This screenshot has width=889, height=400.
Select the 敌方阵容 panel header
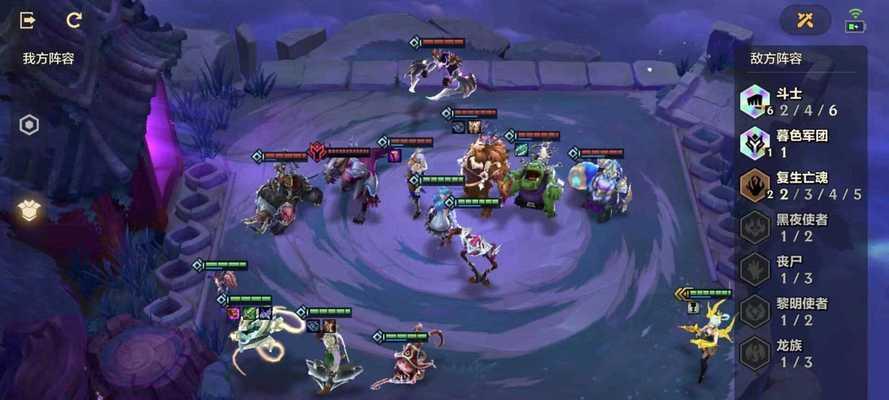tap(777, 58)
